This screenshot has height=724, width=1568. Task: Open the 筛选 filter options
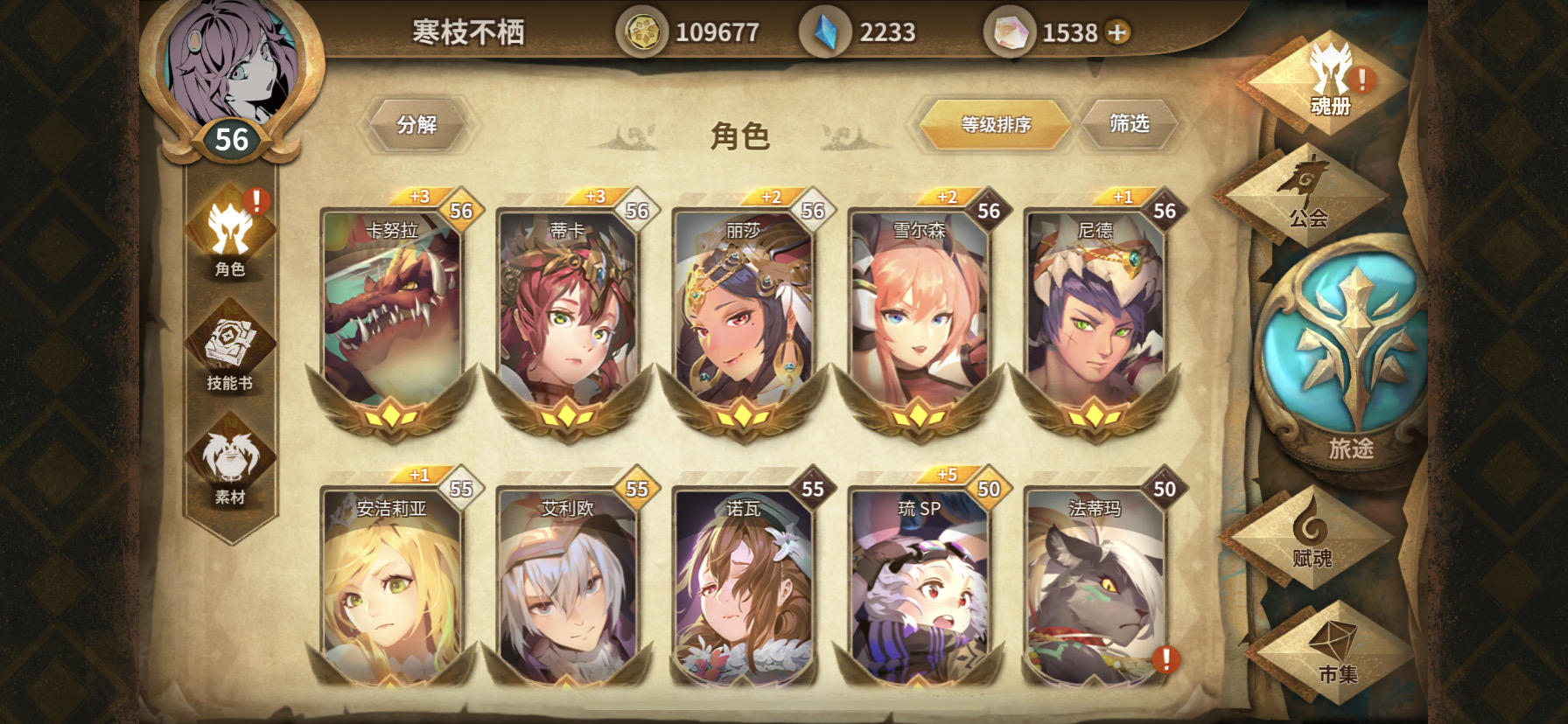pyautogui.click(x=1130, y=124)
